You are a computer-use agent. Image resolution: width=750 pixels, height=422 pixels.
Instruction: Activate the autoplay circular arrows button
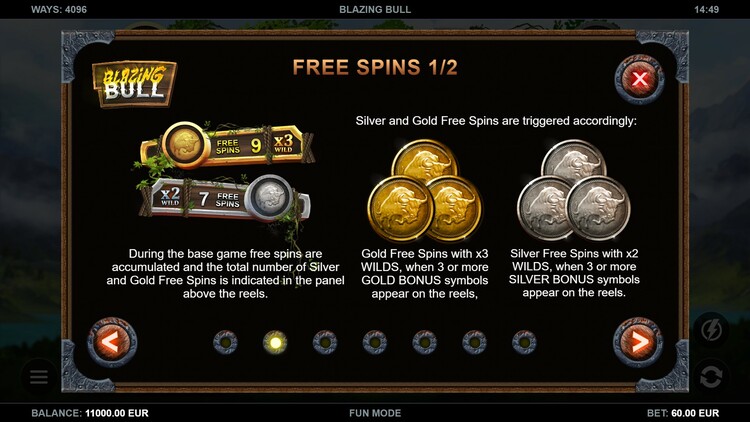pos(712,377)
